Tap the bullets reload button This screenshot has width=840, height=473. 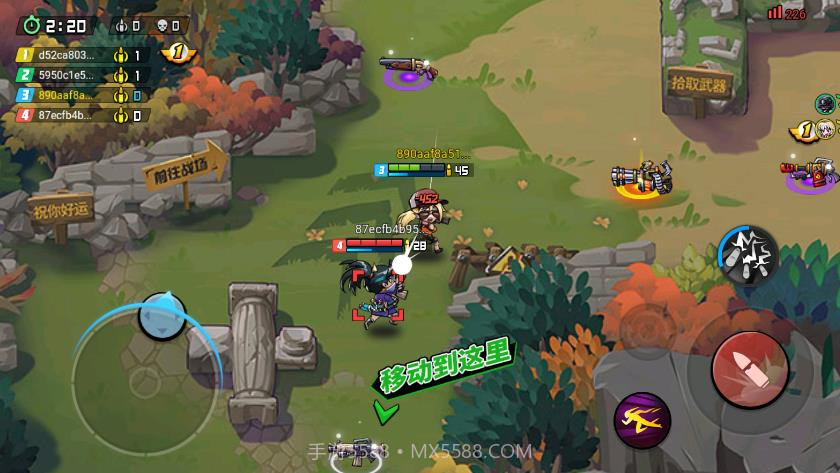point(748,254)
